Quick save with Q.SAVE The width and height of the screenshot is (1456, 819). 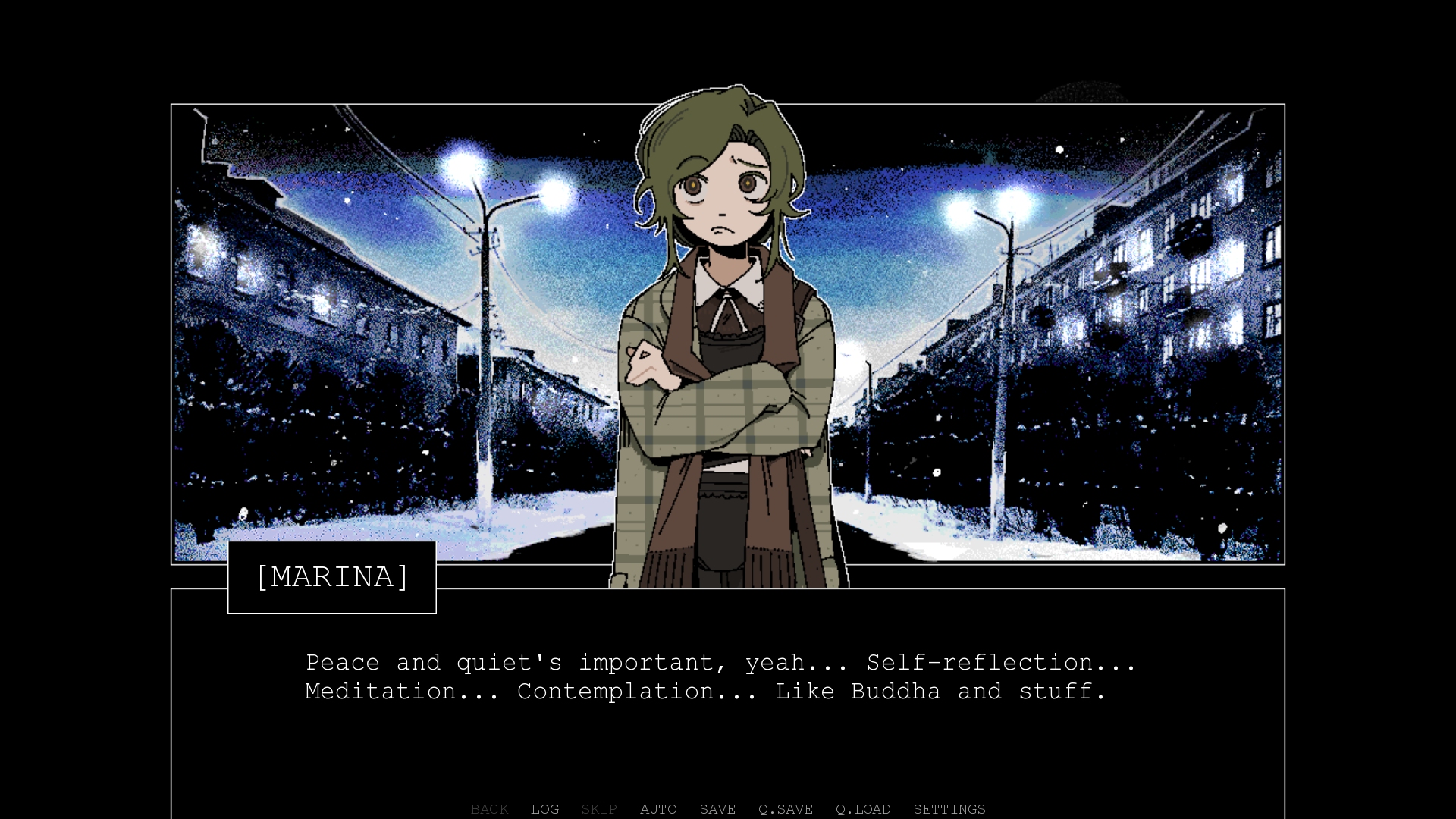pos(786,809)
